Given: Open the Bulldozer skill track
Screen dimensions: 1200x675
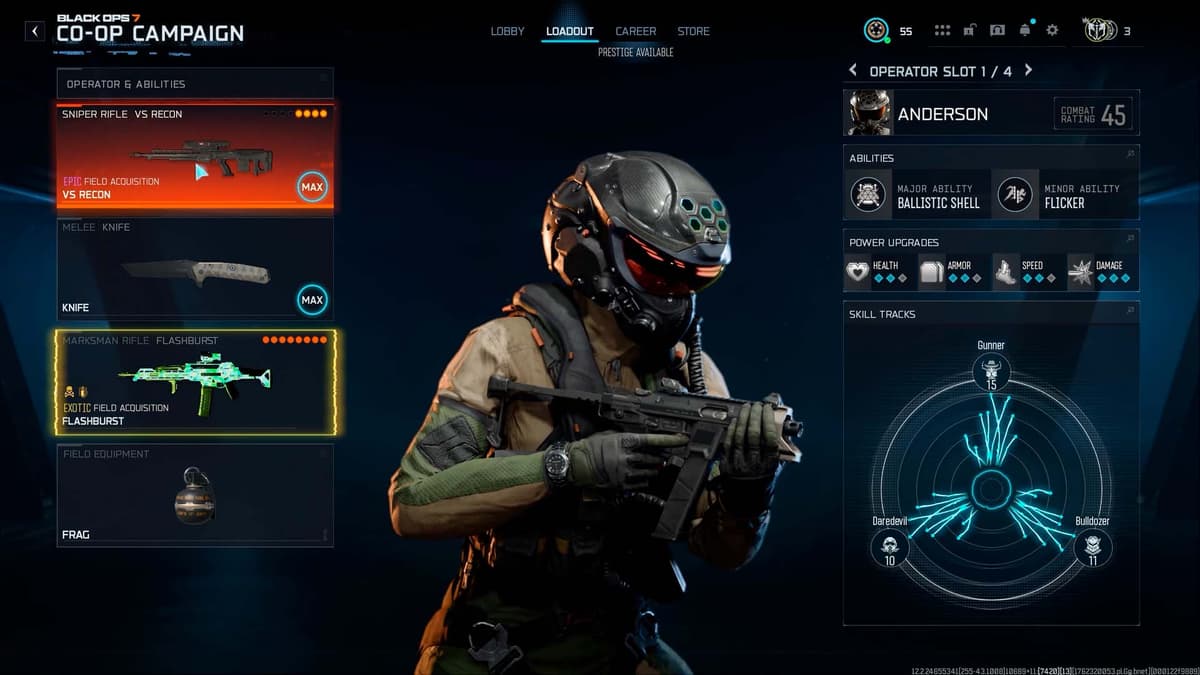Looking at the screenshot, I should point(1092,547).
